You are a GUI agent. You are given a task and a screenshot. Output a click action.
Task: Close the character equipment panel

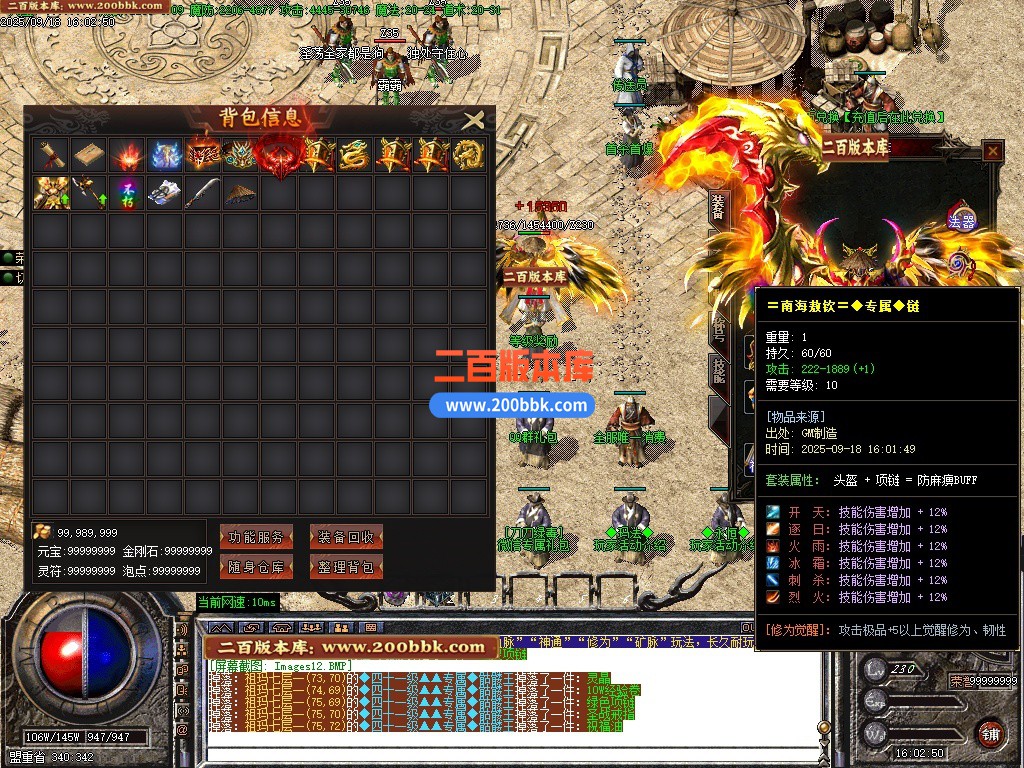[x=992, y=151]
